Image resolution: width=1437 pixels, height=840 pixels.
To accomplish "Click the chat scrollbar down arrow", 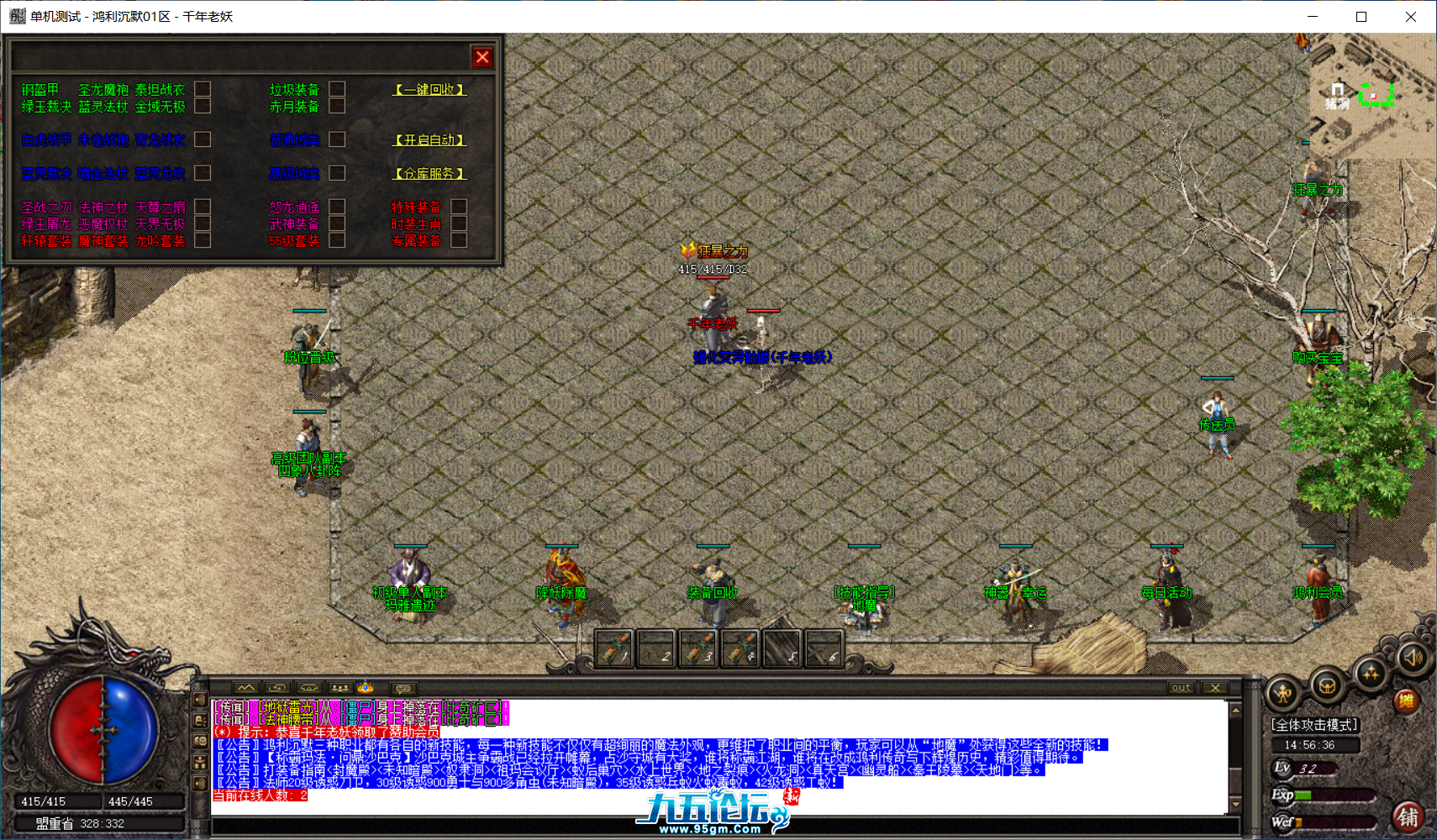I will tap(1235, 803).
